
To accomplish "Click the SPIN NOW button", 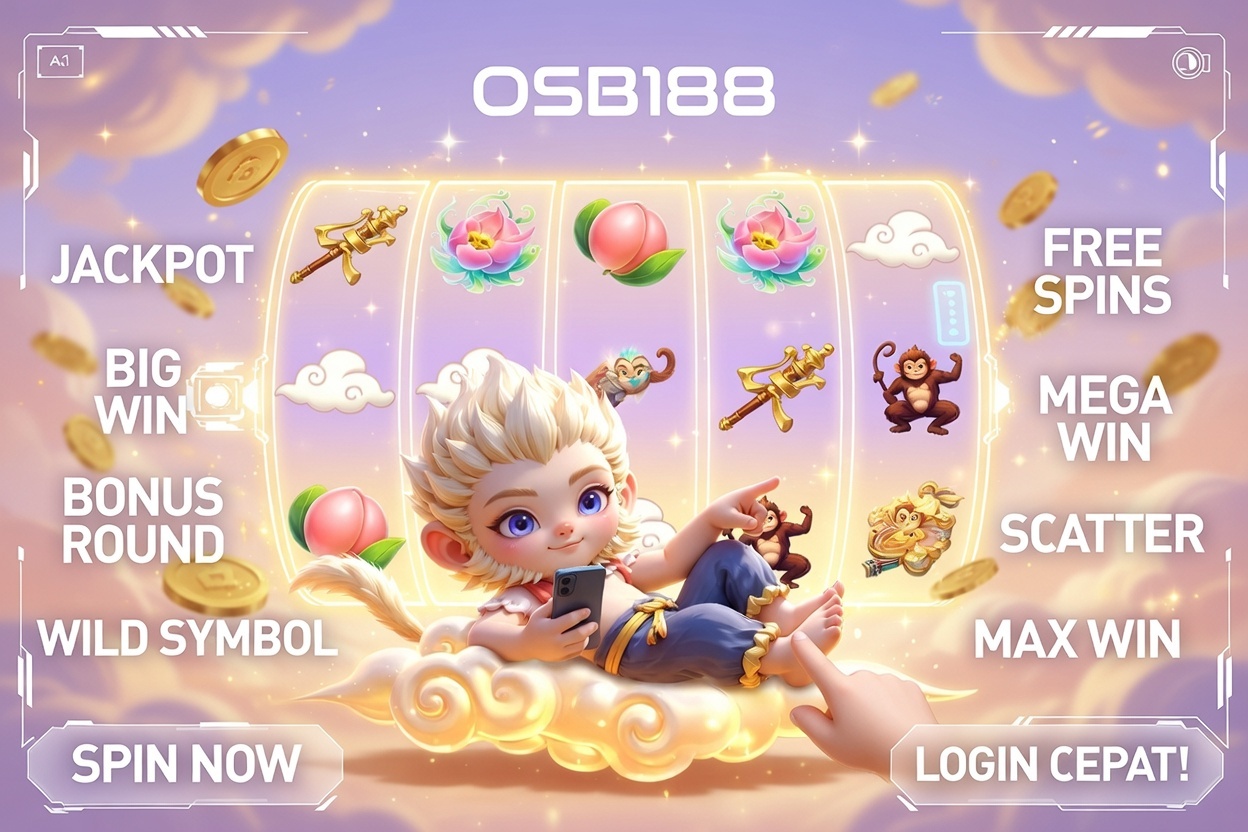I will click(x=185, y=764).
